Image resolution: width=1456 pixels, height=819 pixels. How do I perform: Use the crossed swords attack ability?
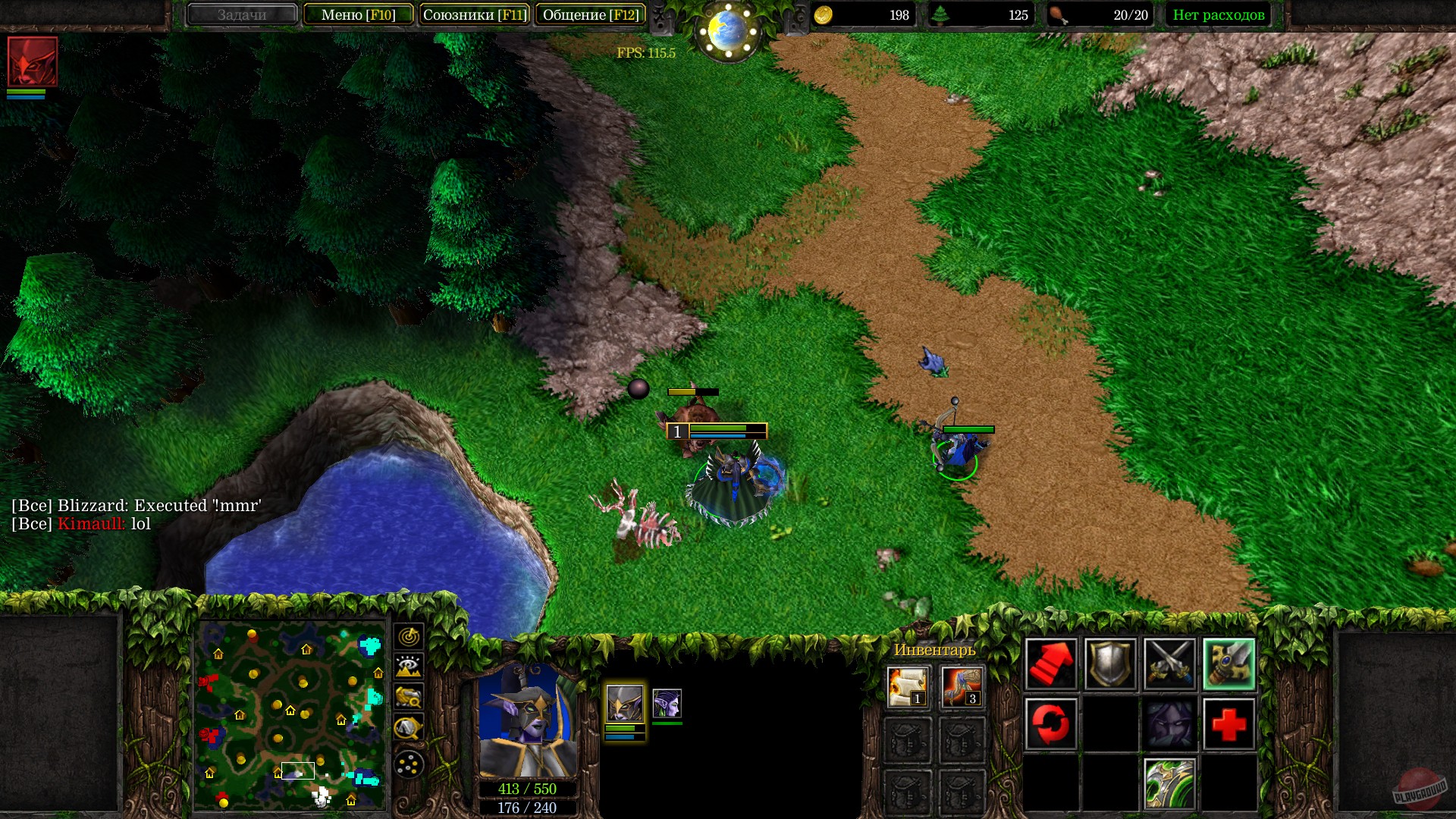(x=1170, y=664)
